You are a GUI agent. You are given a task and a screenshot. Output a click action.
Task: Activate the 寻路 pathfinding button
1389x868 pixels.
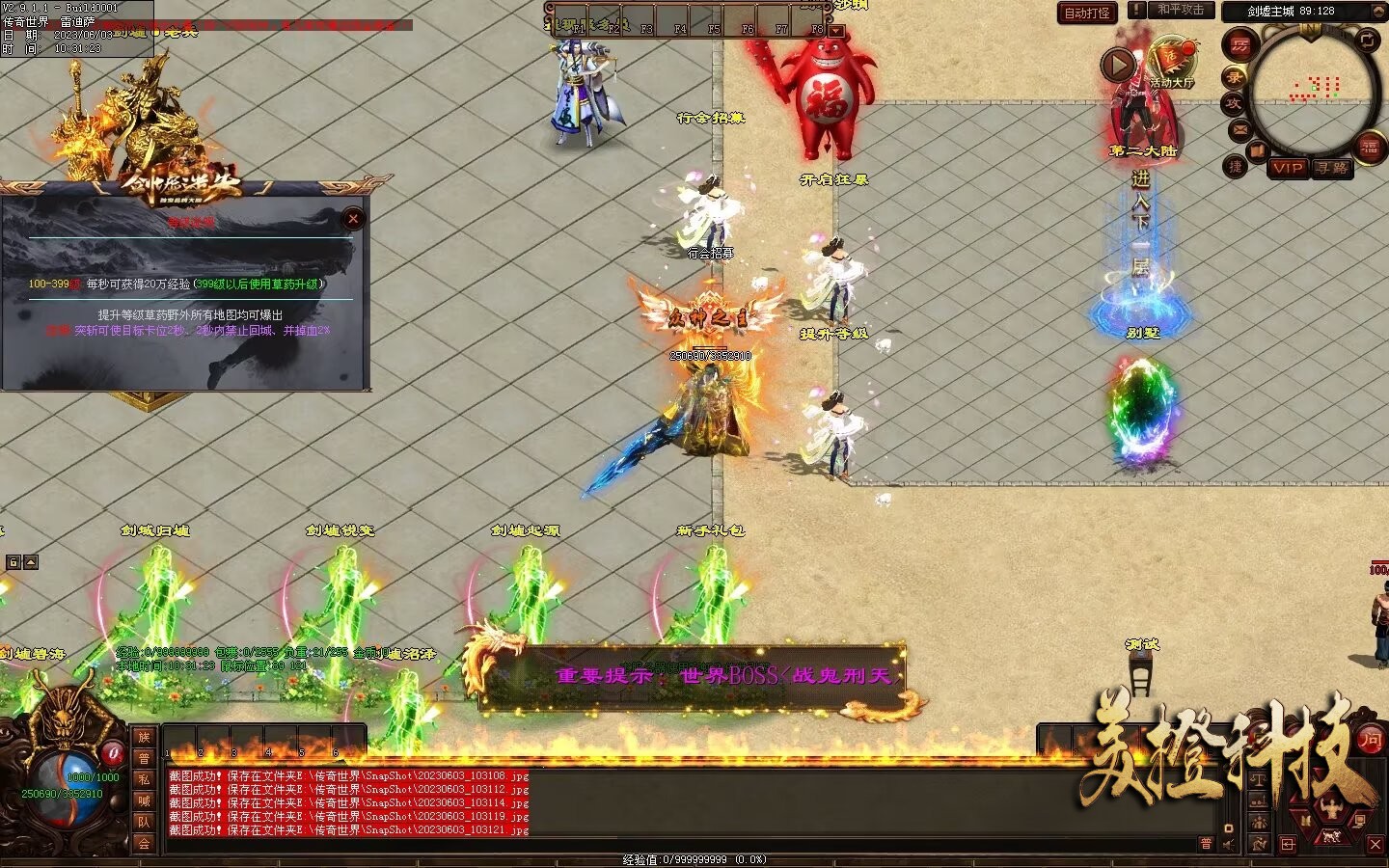click(1332, 168)
